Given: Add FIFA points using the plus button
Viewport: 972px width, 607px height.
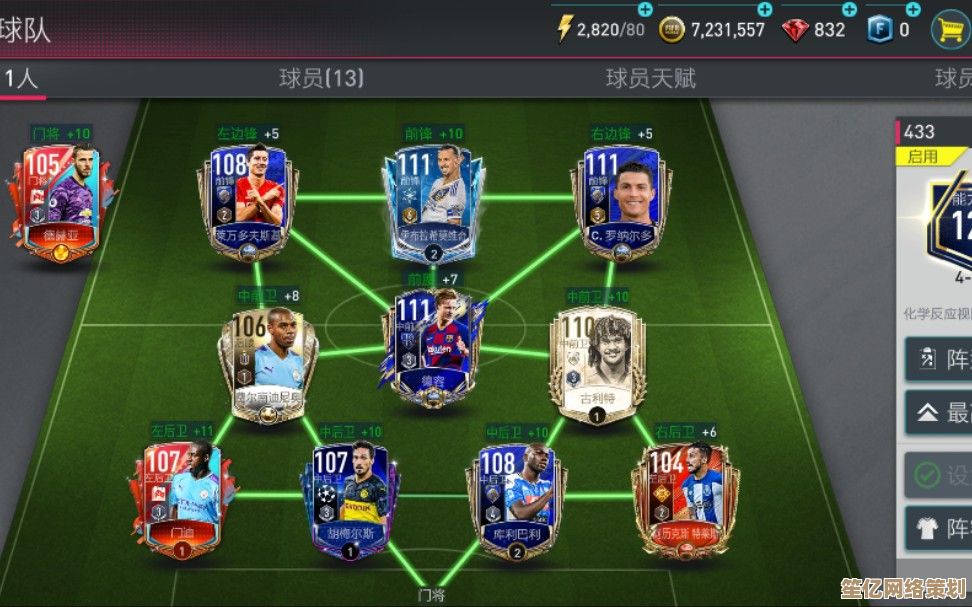Looking at the screenshot, I should click(913, 9).
